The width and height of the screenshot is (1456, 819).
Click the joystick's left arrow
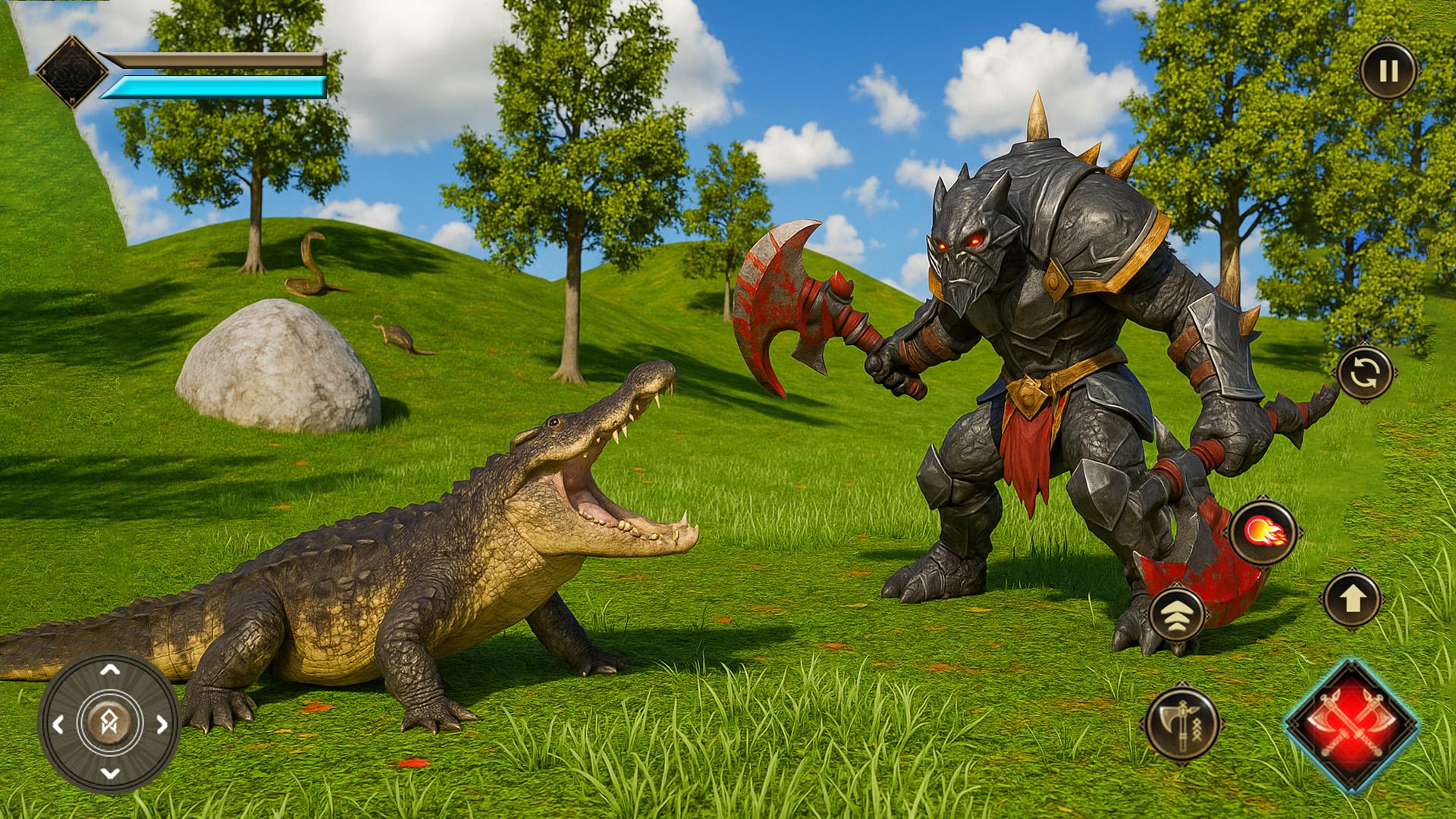click(58, 724)
